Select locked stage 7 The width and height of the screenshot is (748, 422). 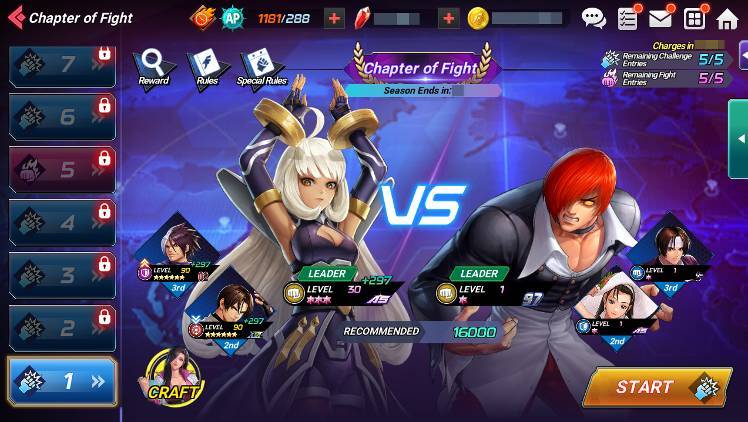[61, 65]
